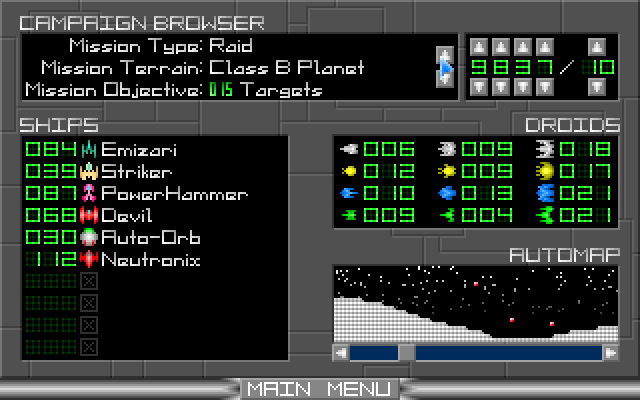Click the down arrow below digit 9
The width and height of the screenshot is (640, 400).
478,87
